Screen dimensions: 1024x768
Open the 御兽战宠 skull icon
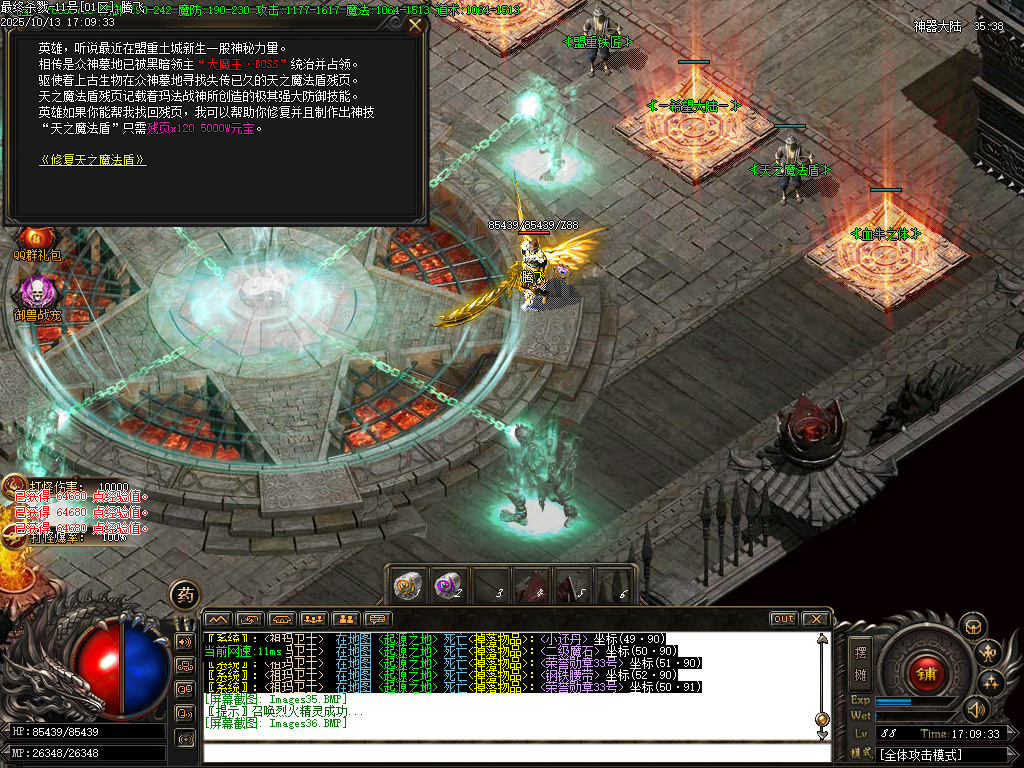point(36,295)
